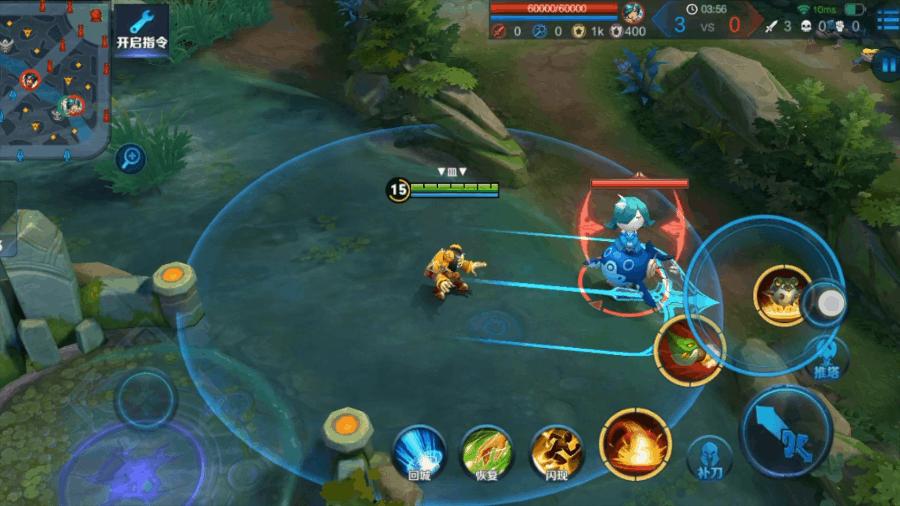
Task: Use the 恢复 restore spell
Action: tap(487, 451)
